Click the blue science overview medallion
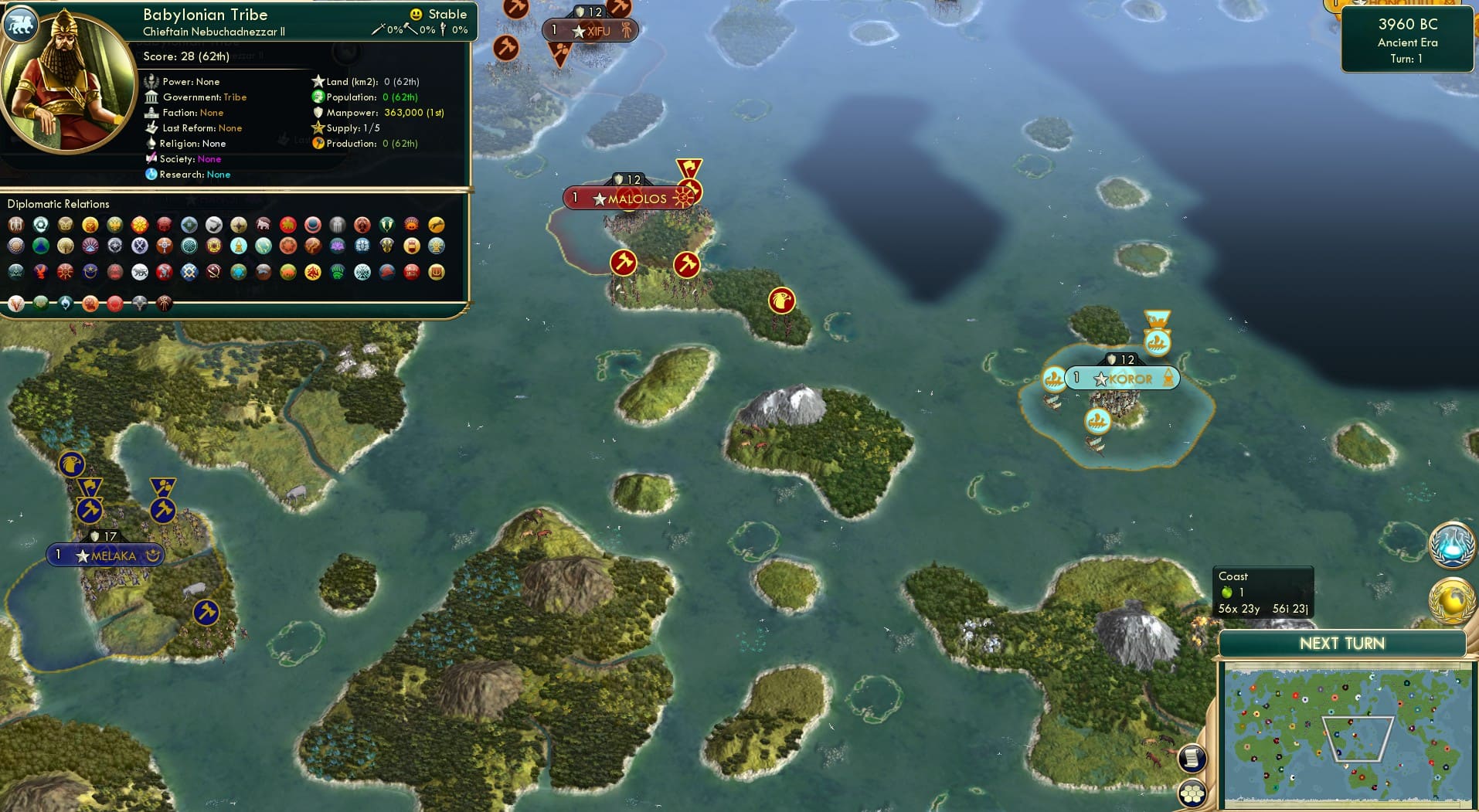The image size is (1479, 812). point(1451,545)
